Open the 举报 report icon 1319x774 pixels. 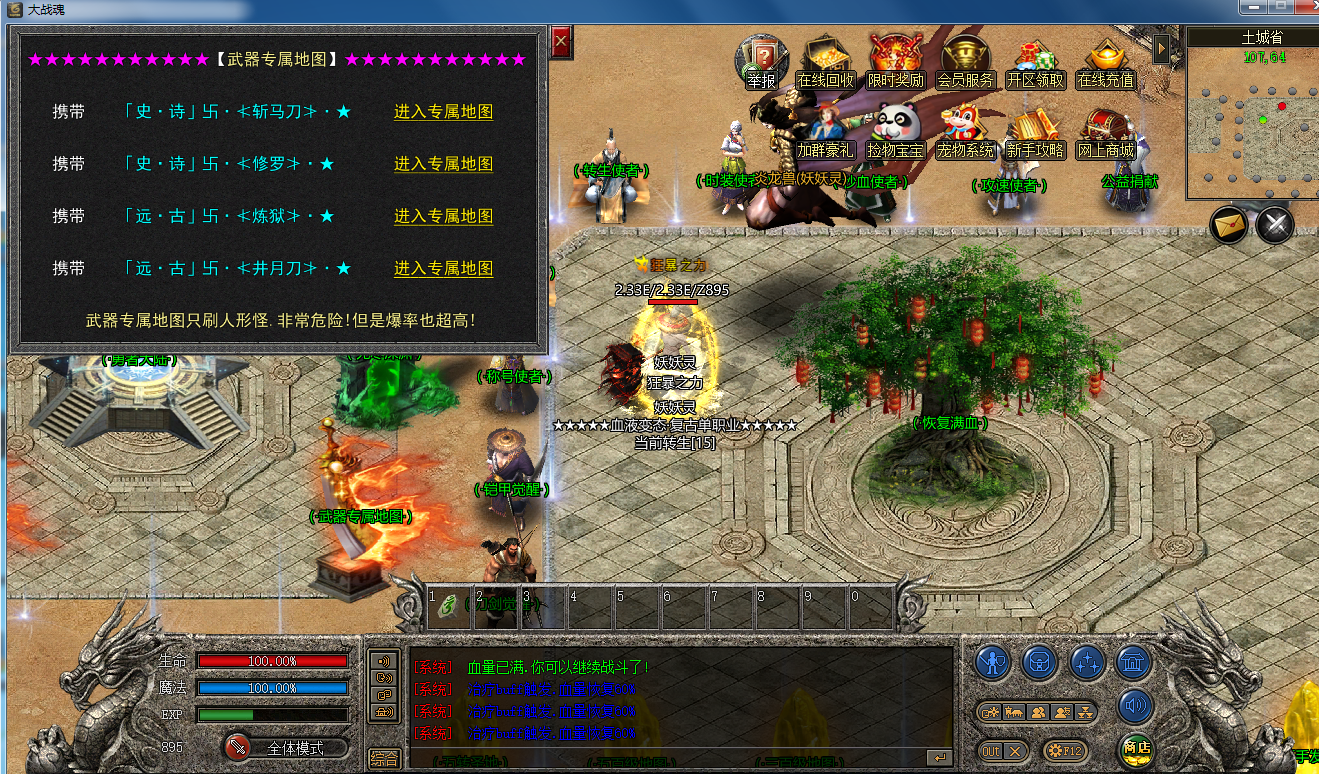tap(762, 61)
